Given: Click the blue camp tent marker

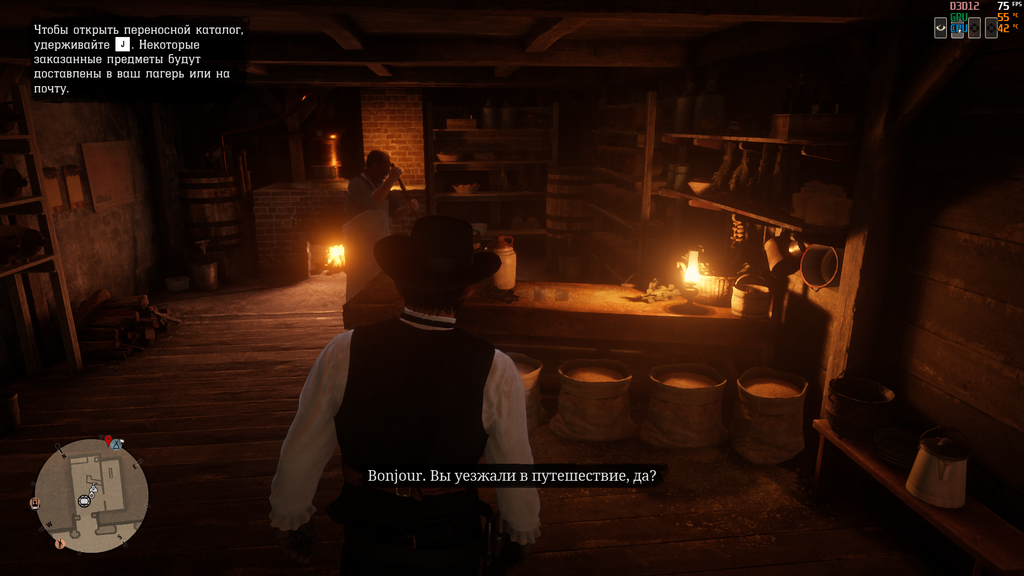Looking at the screenshot, I should coord(117,444).
